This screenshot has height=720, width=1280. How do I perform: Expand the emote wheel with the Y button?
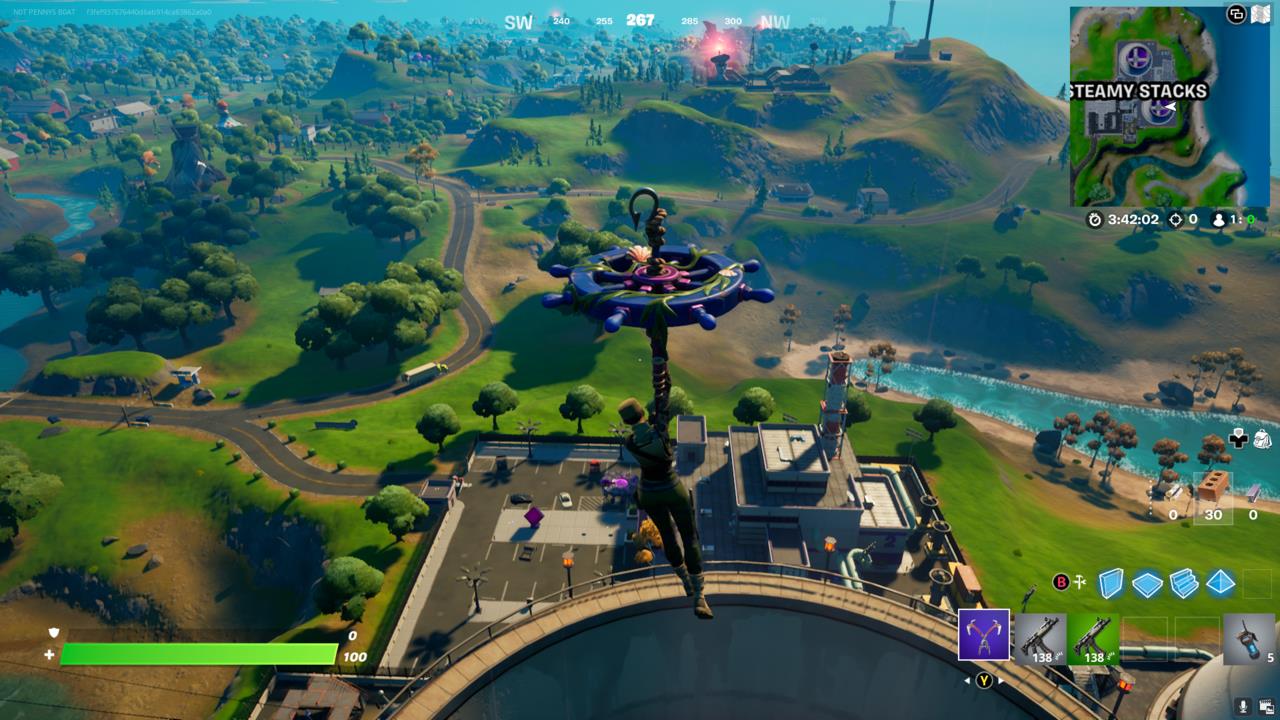982,679
